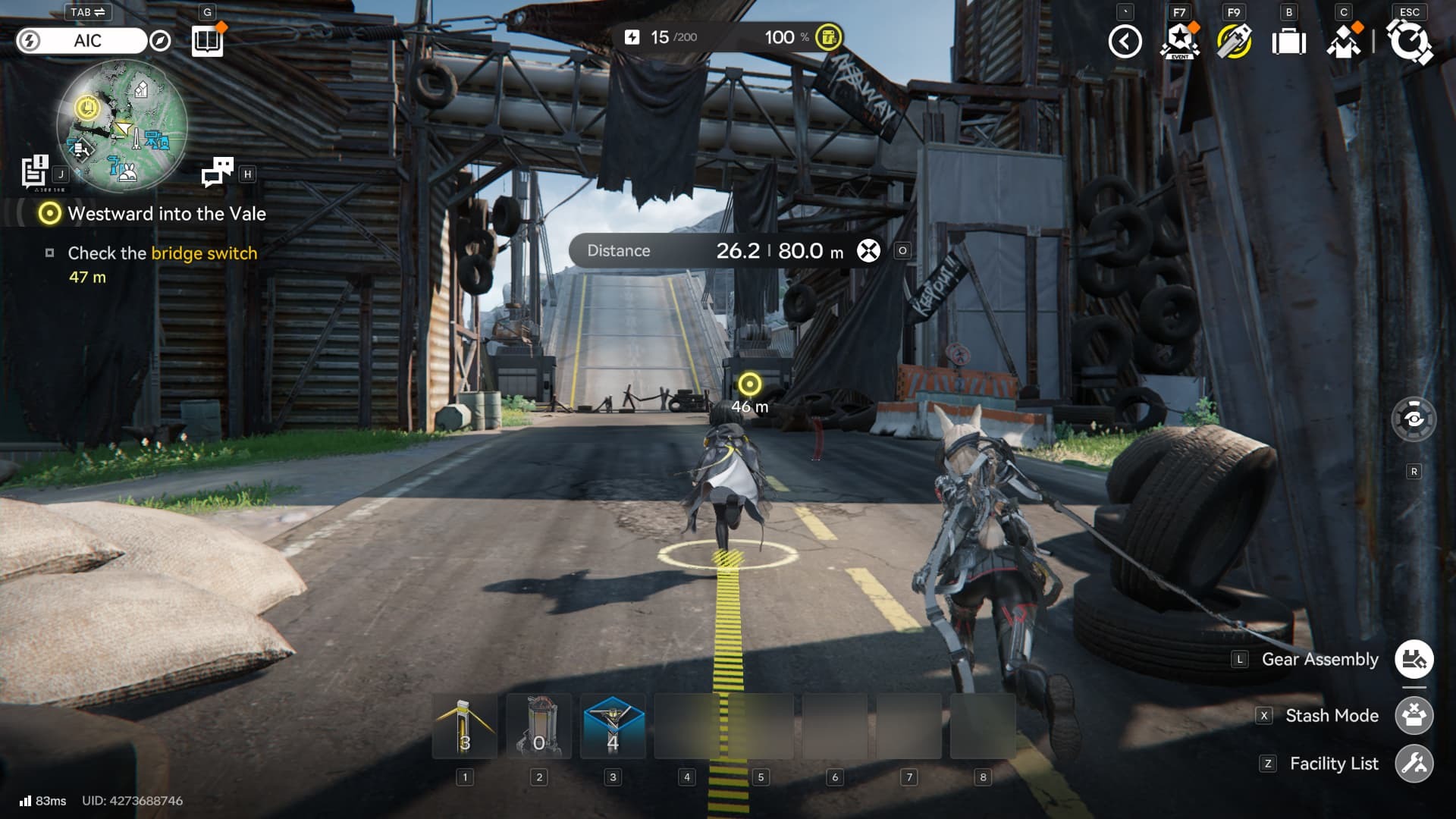
Task: Toggle the eye view mode button
Action: click(x=1414, y=419)
